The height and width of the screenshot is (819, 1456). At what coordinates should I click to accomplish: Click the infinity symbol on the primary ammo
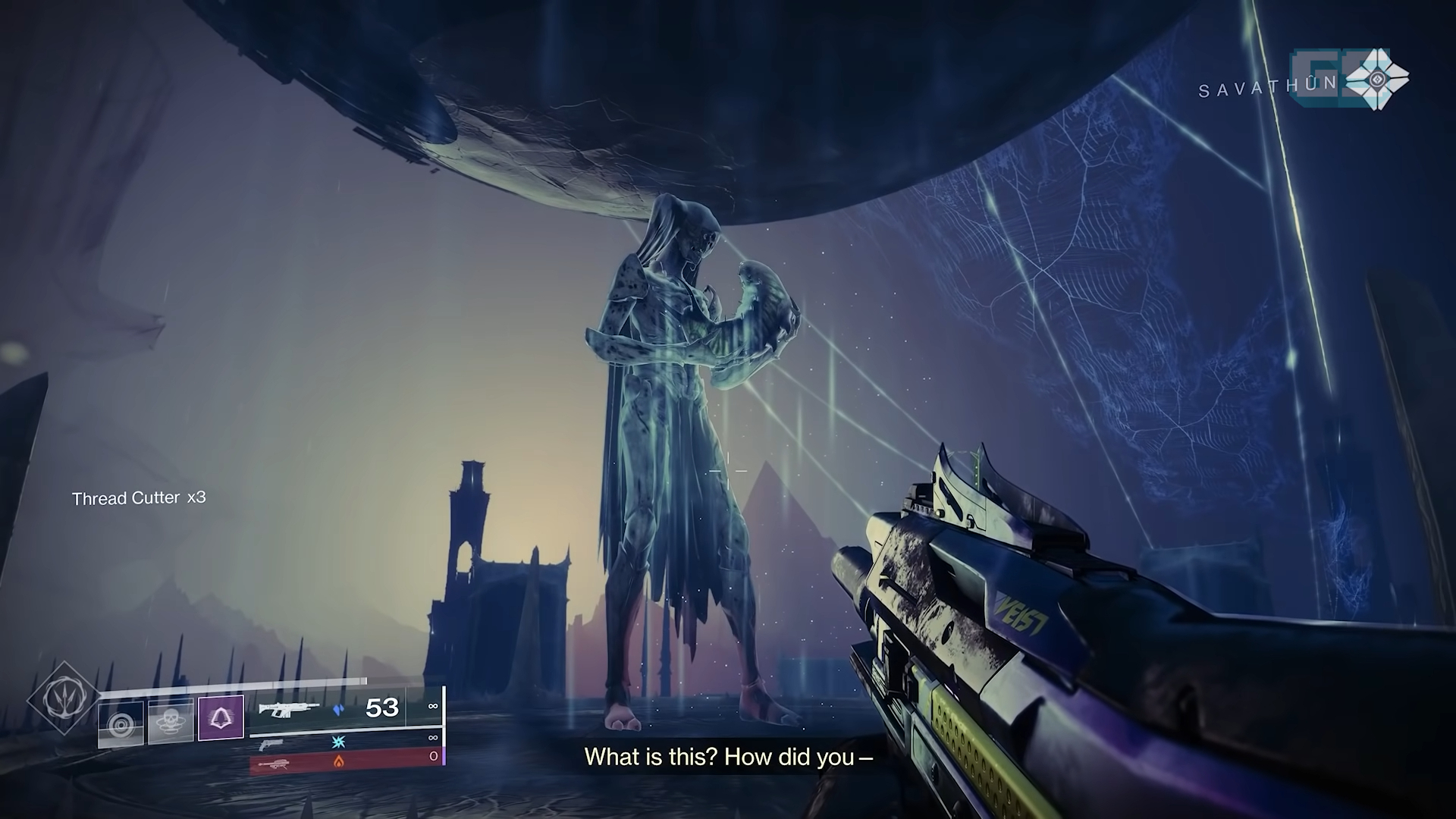434,705
